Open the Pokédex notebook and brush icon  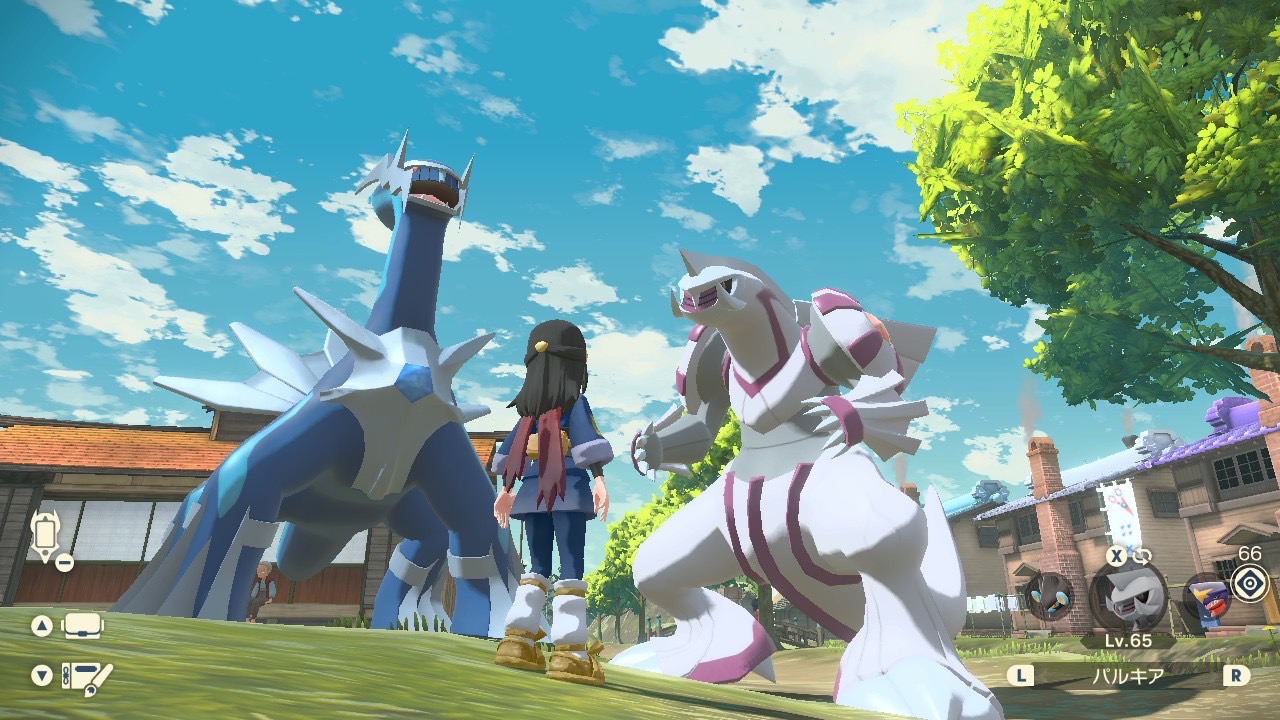[x=86, y=675]
